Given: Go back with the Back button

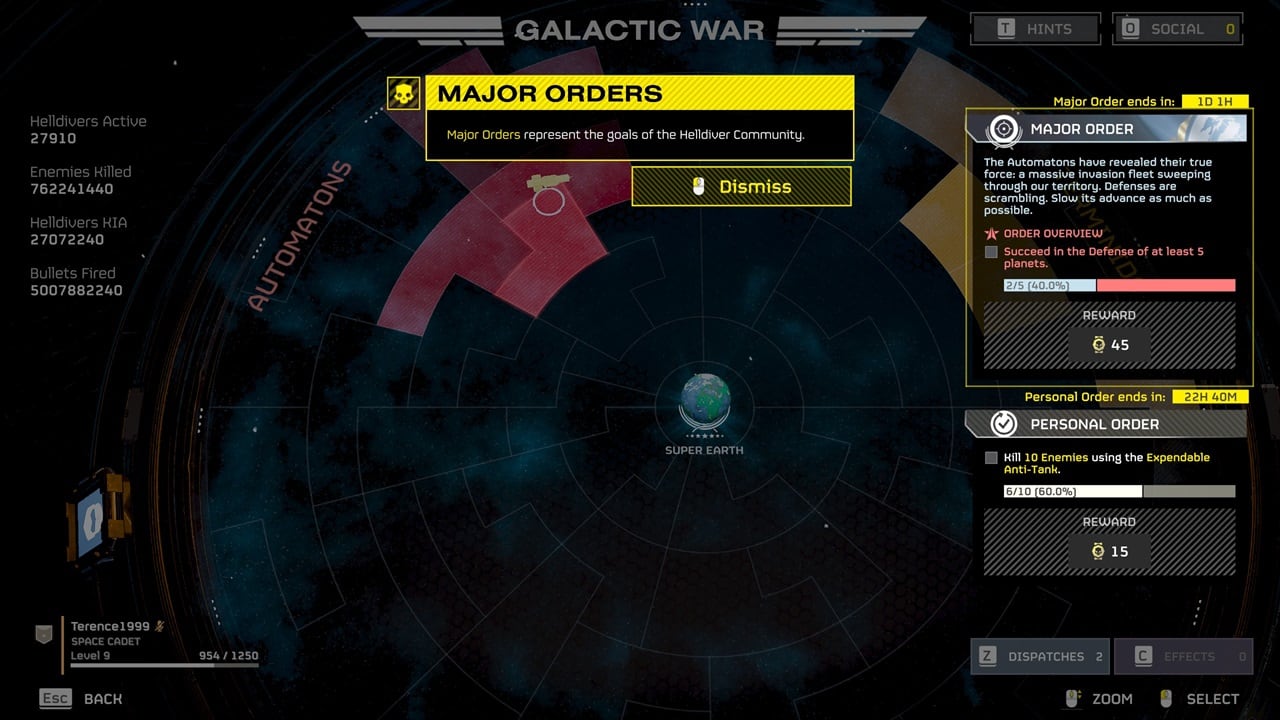Looking at the screenshot, I should [x=81, y=698].
